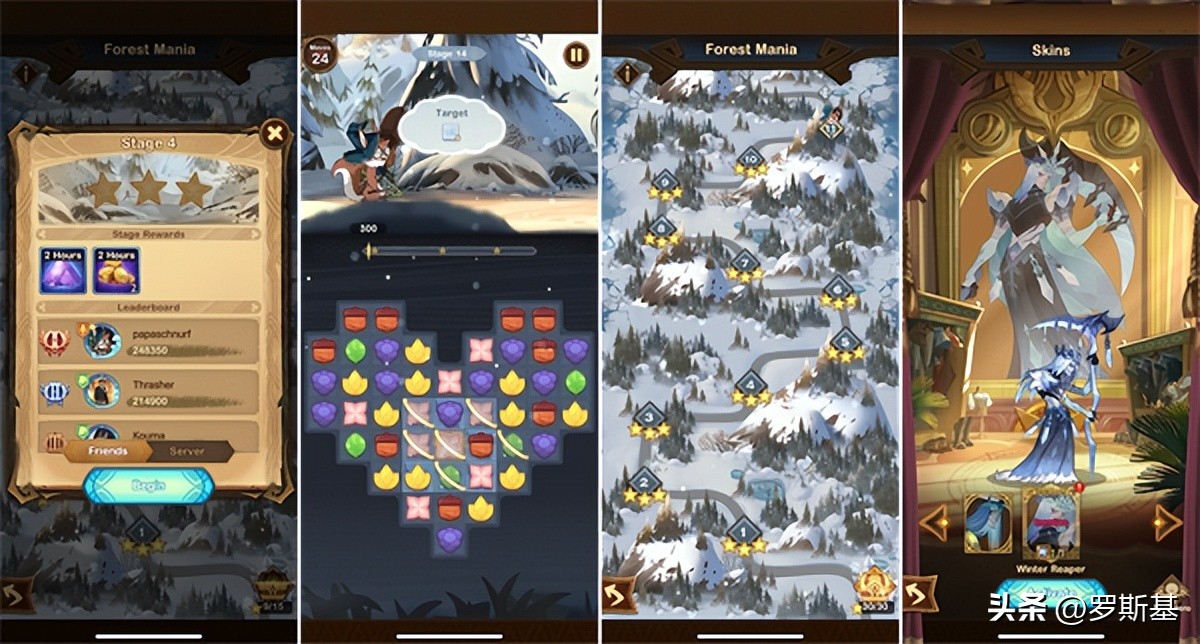Switch to the Friends leaderboard tab
Screen dimensions: 1200x644
coord(108,451)
